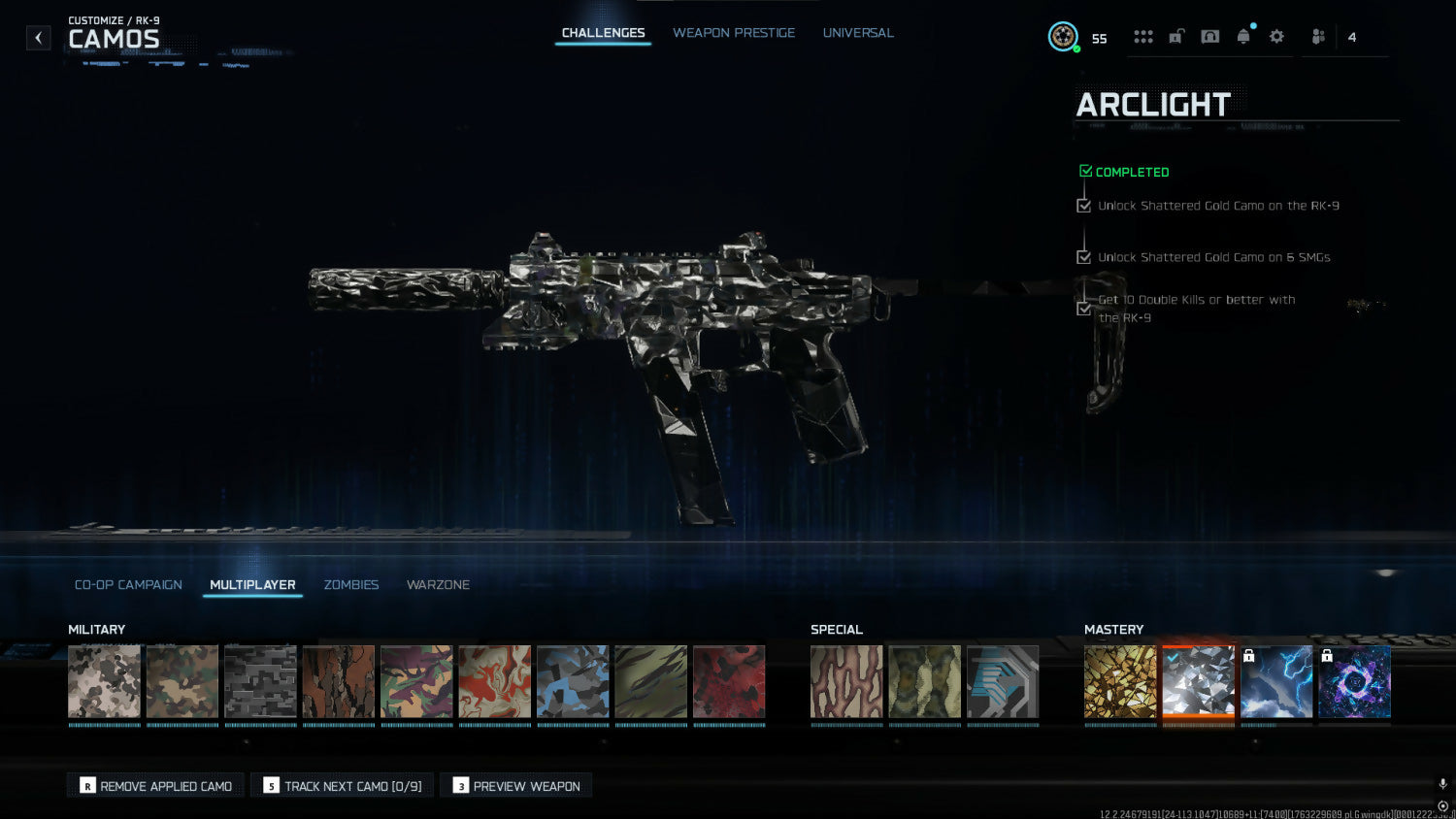The width and height of the screenshot is (1456, 819).
Task: Activate Track Next Camo
Action: pyautogui.click(x=343, y=786)
